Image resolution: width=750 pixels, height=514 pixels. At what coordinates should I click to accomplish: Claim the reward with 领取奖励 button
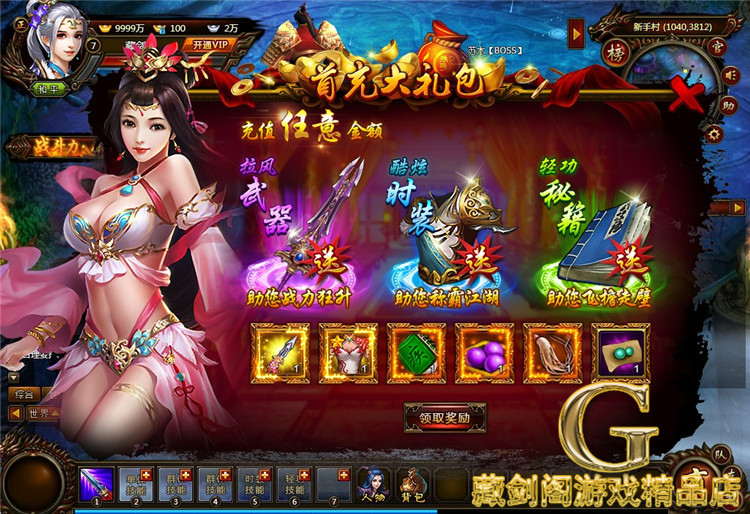point(444,417)
